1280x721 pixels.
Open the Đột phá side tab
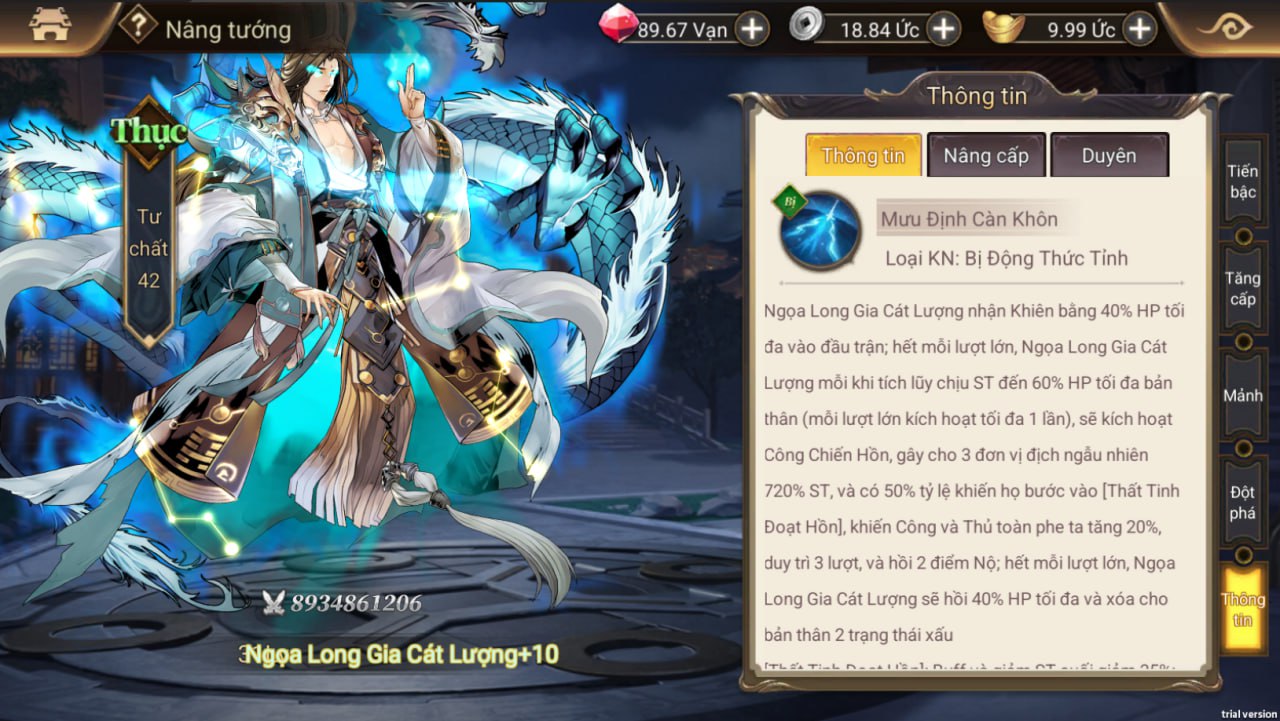[x=1243, y=502]
